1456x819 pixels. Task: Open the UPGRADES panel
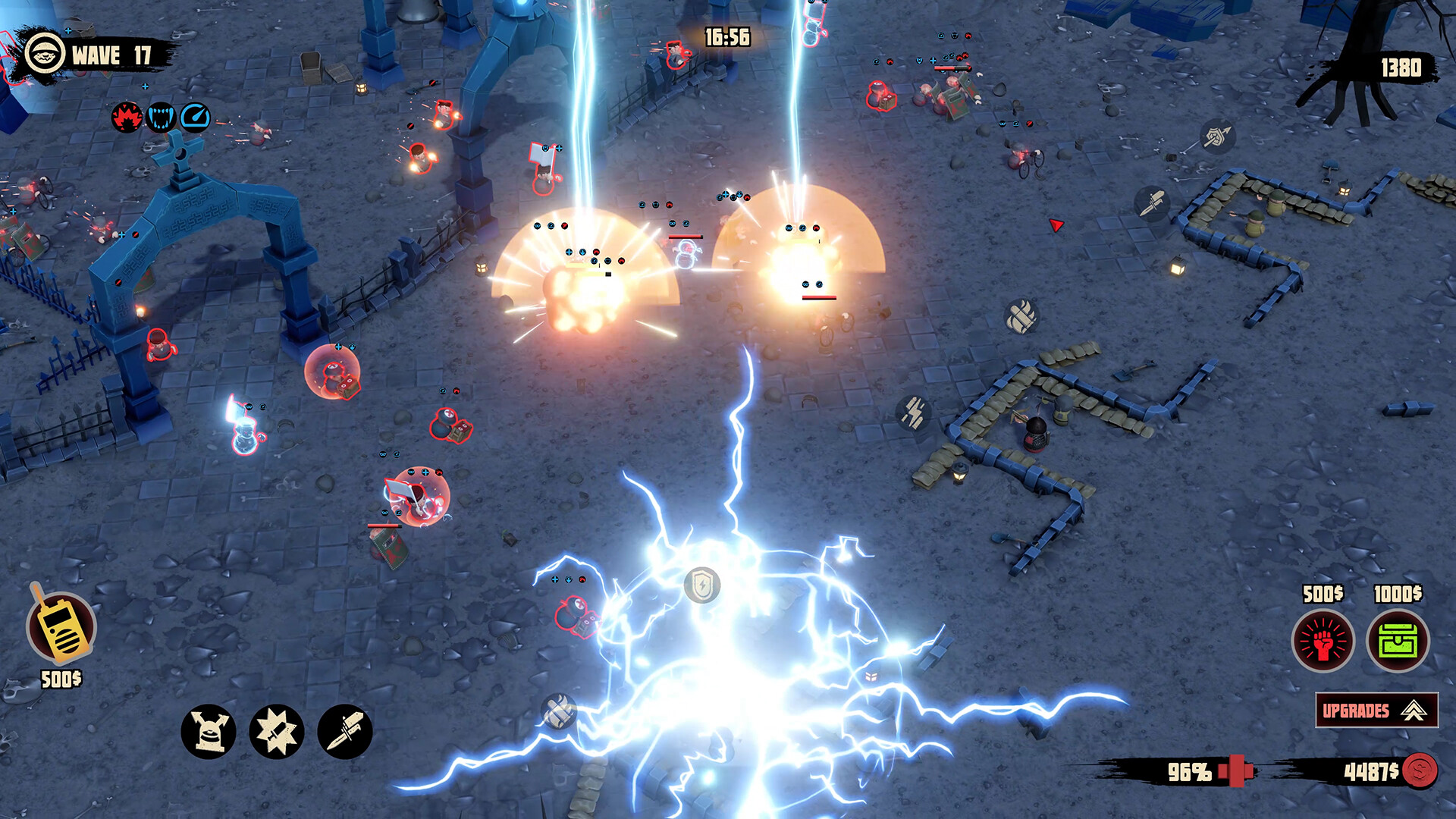pyautogui.click(x=1359, y=711)
